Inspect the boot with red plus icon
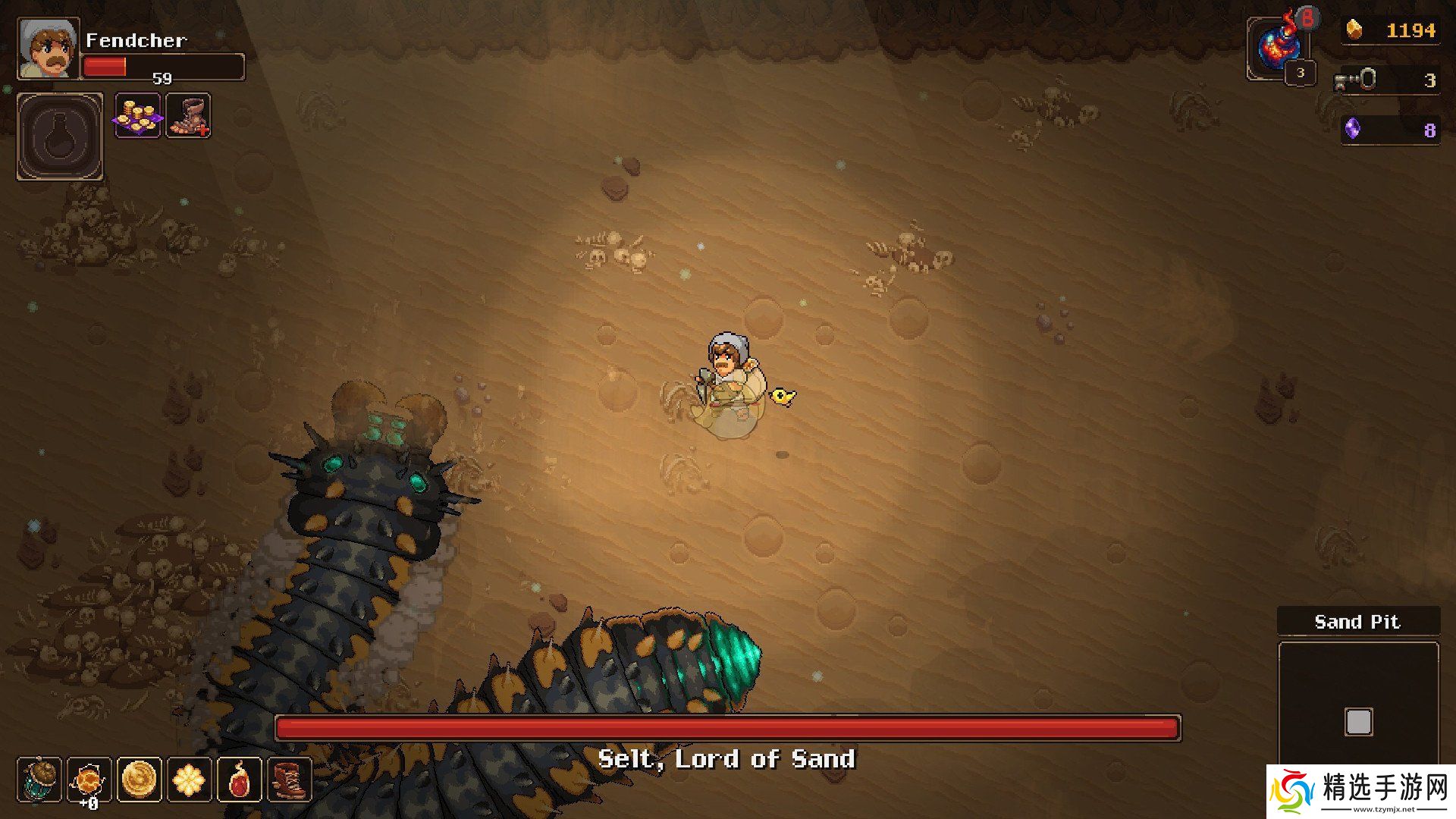Screen dimensions: 1456x819 [x=188, y=116]
